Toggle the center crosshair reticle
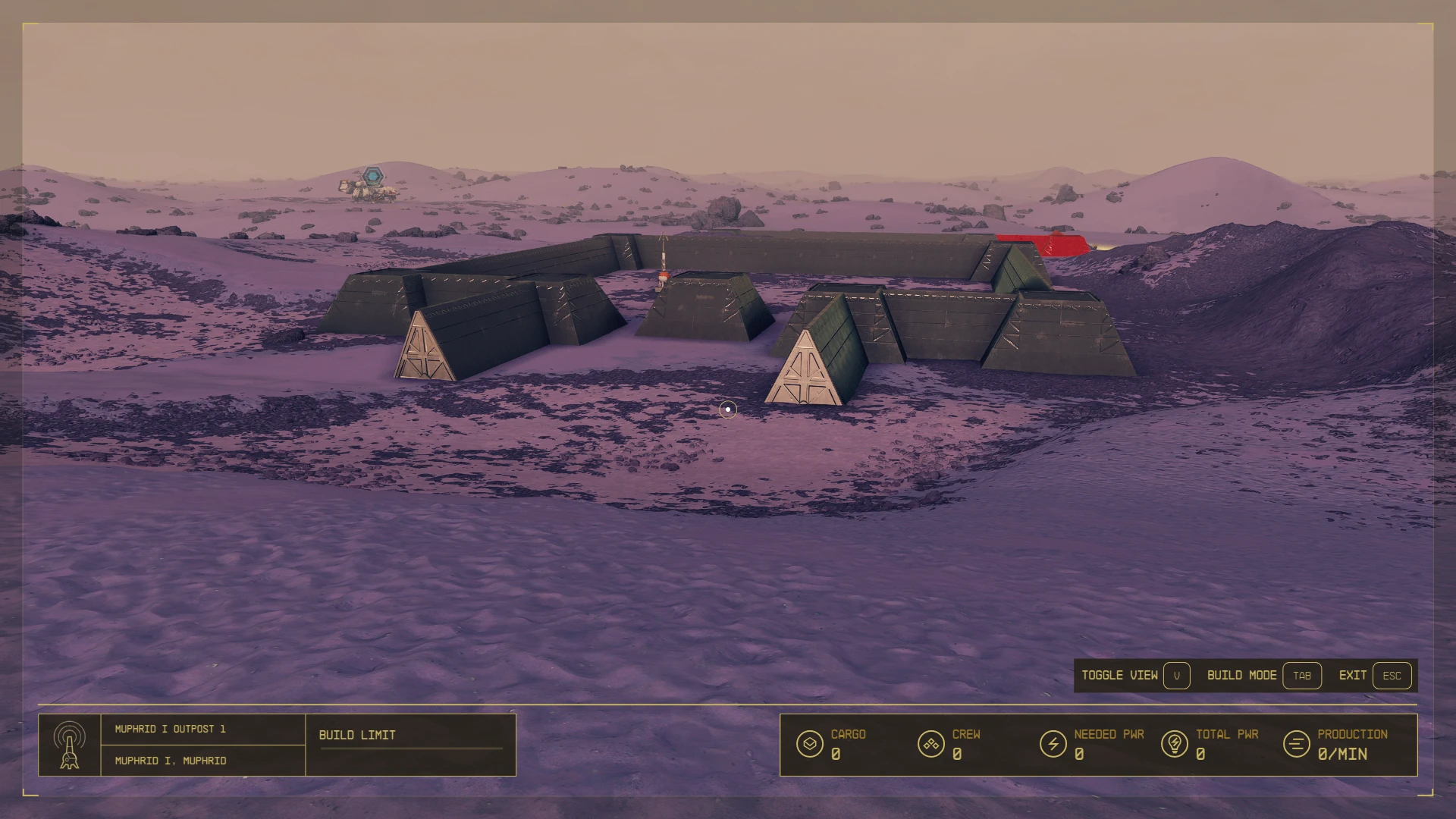Screen dimensions: 1456x819 pyautogui.click(x=727, y=409)
